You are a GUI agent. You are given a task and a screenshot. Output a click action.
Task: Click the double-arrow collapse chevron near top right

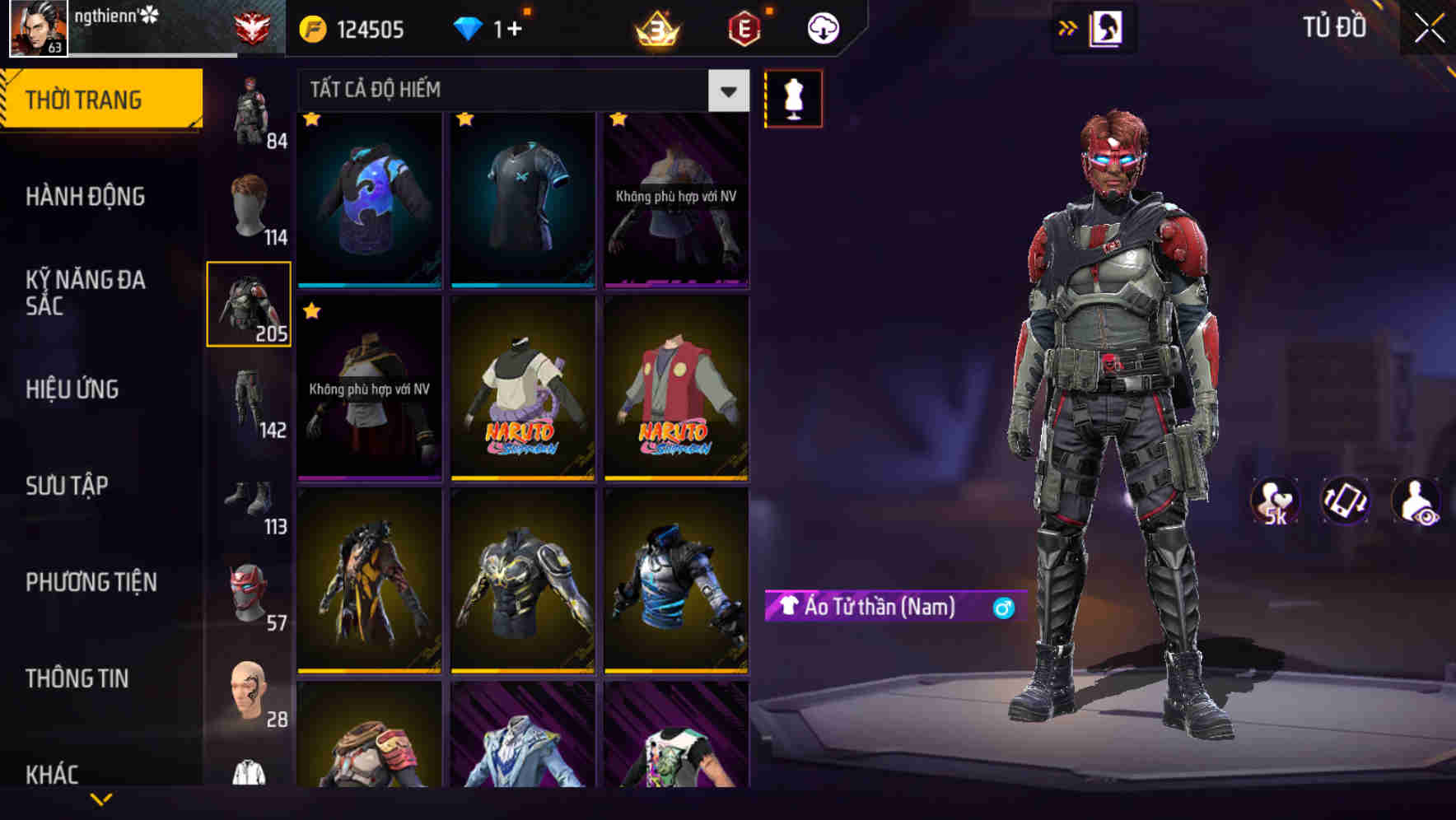[1068, 27]
